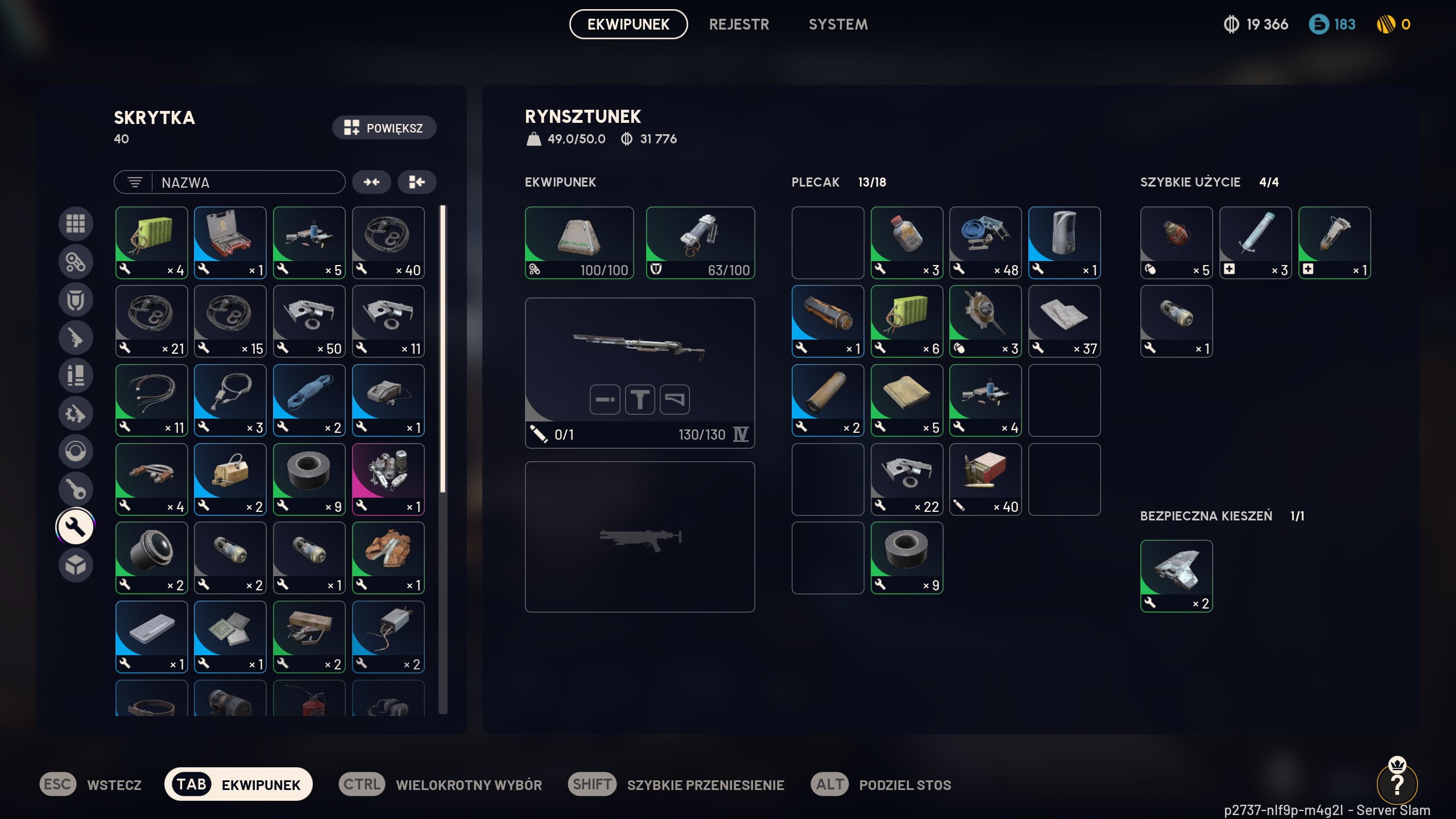Select the grenade quick-use slot with 5
This screenshot has width=1456, height=819.
tap(1176, 242)
